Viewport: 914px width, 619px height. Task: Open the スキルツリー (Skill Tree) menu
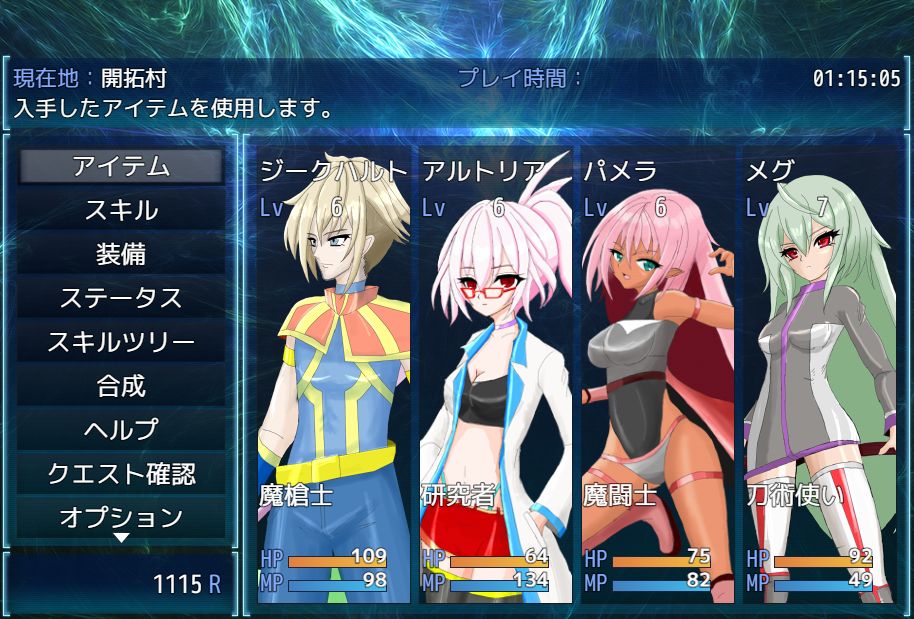[x=121, y=342]
